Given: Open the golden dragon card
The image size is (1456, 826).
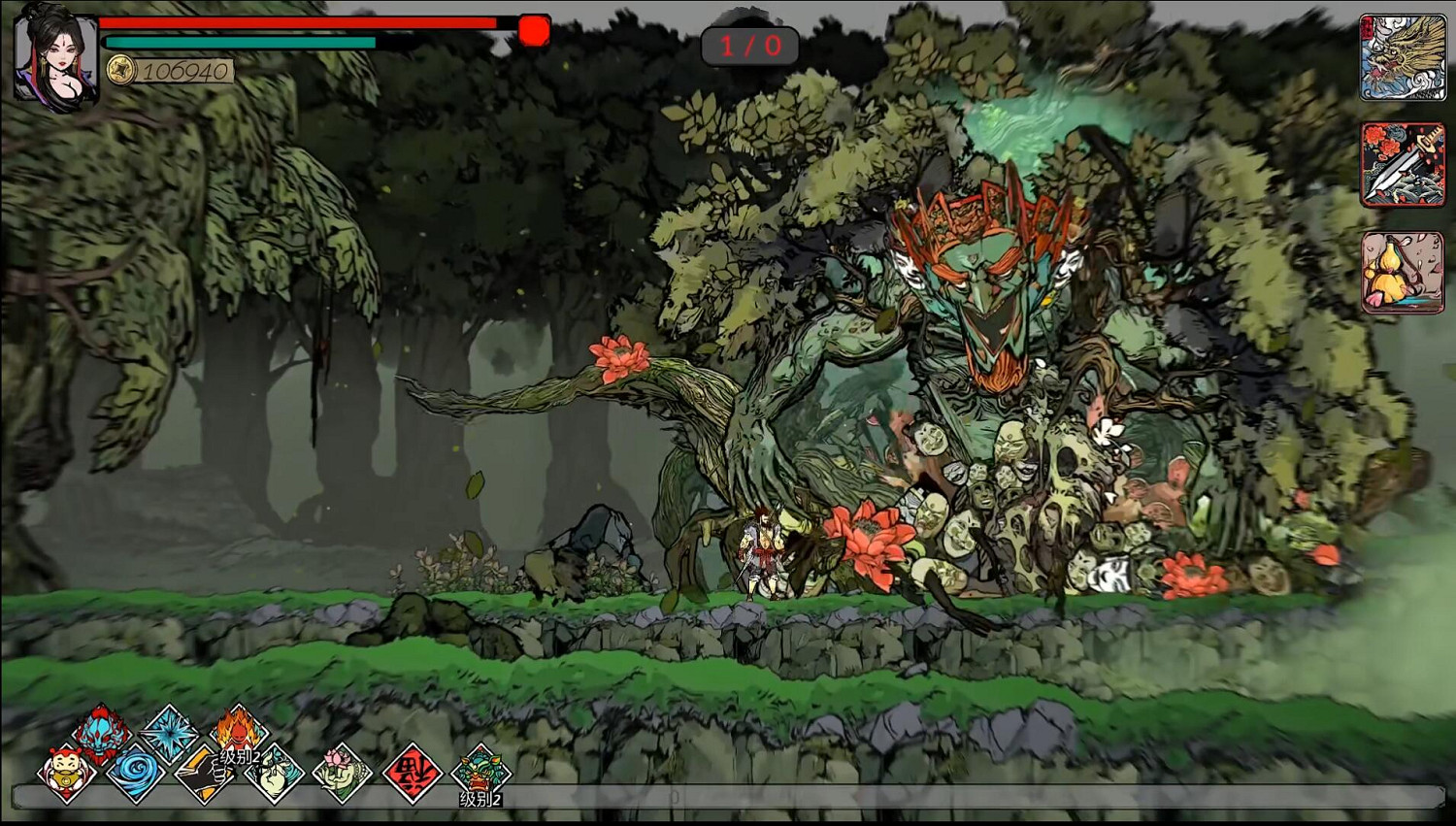Looking at the screenshot, I should click(x=1402, y=57).
